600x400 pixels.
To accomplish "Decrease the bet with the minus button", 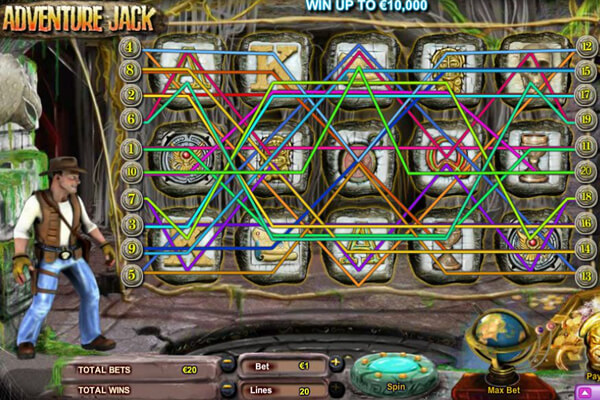I will [x=229, y=364].
